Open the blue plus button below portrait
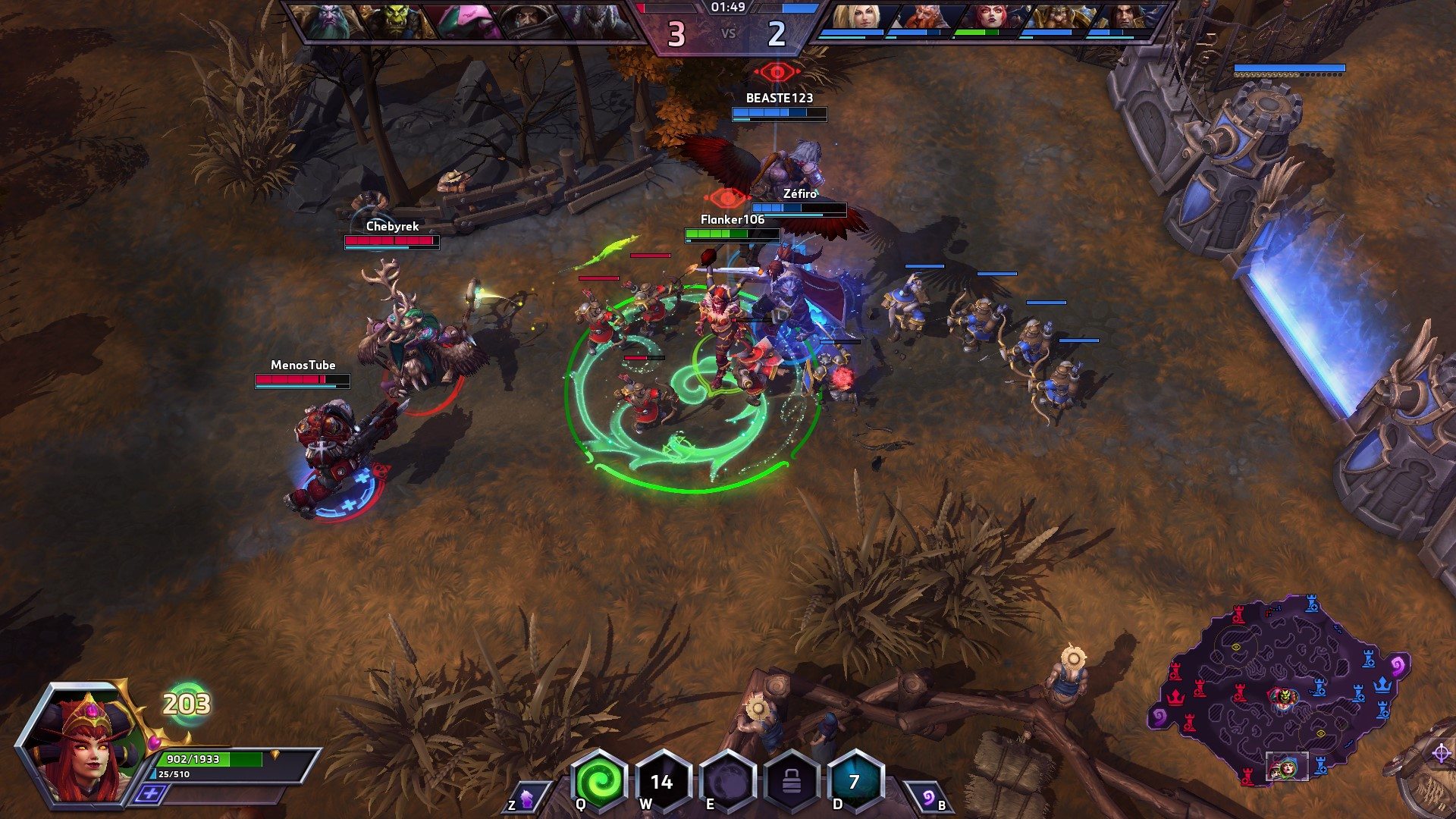The height and width of the screenshot is (819, 1456). pyautogui.click(x=151, y=794)
